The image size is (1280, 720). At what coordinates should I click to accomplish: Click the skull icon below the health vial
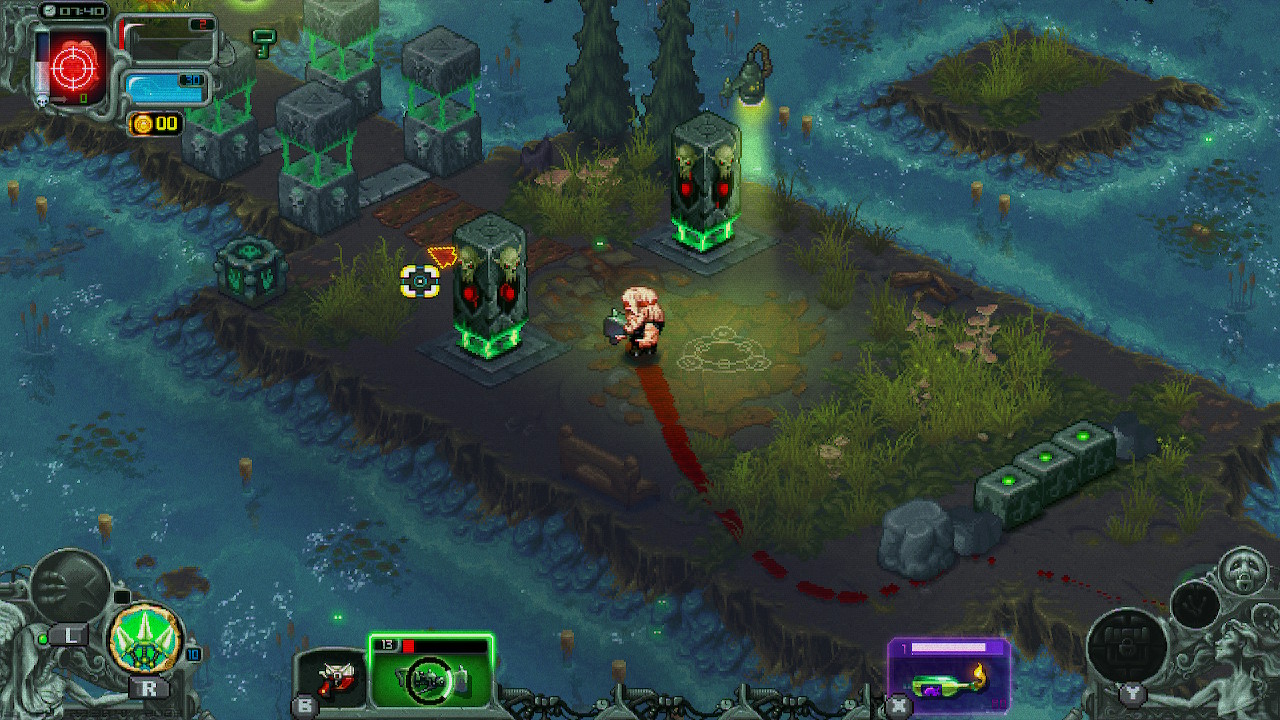click(x=41, y=101)
